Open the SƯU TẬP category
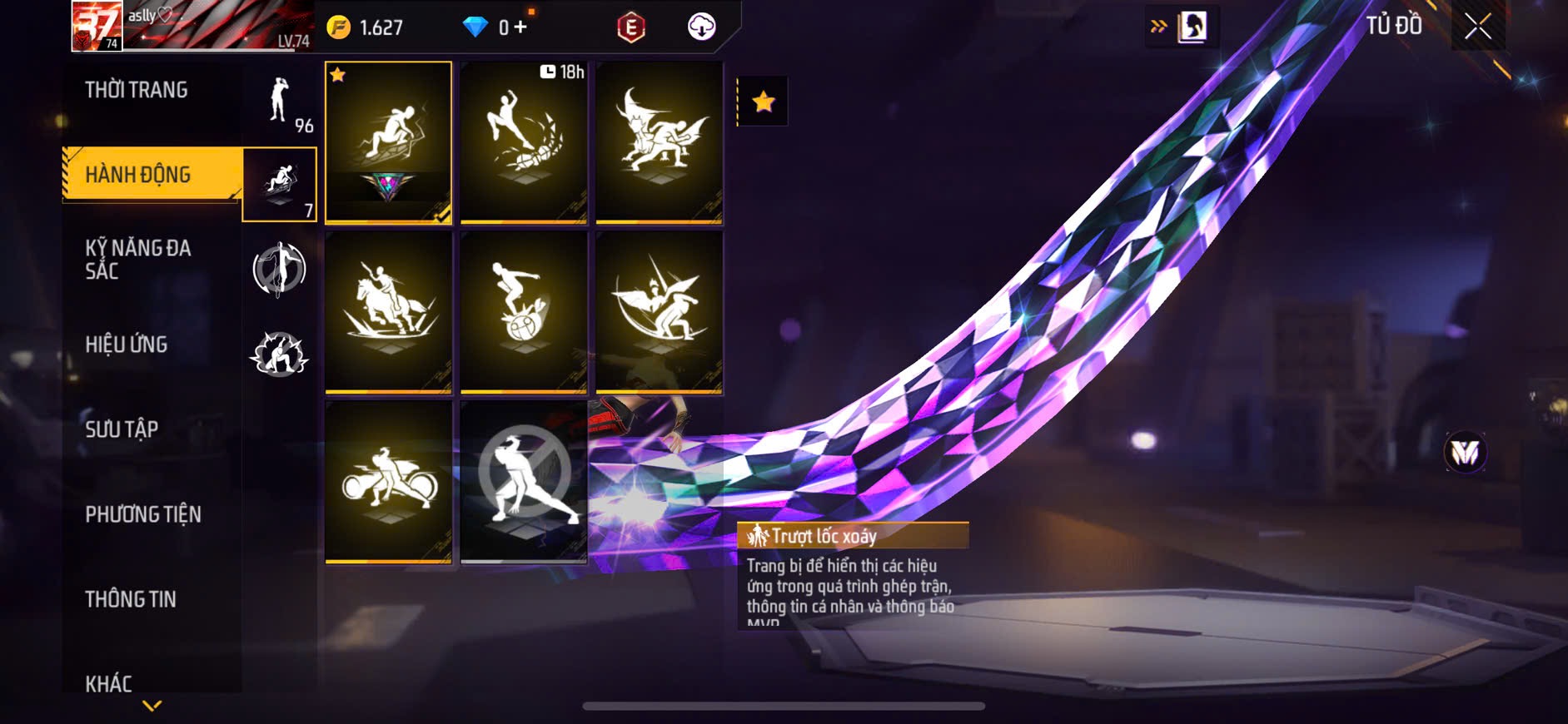 (x=122, y=429)
